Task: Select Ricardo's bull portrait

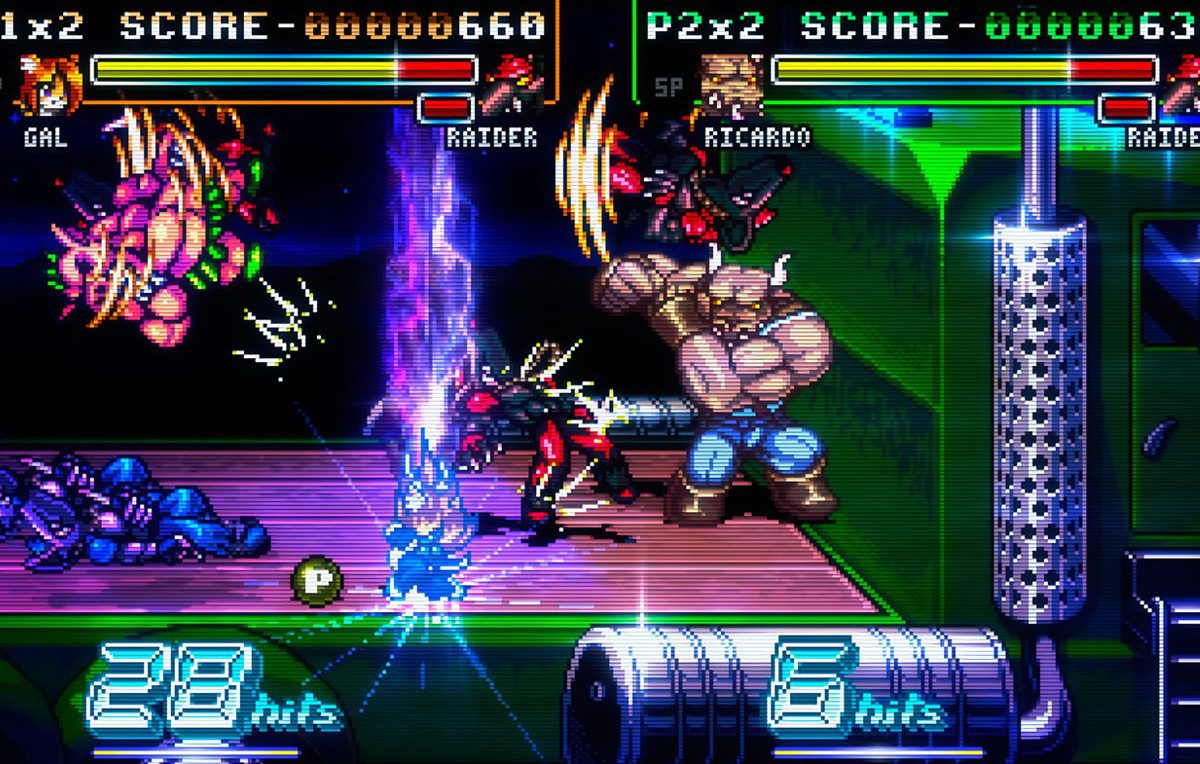Action: [730, 86]
